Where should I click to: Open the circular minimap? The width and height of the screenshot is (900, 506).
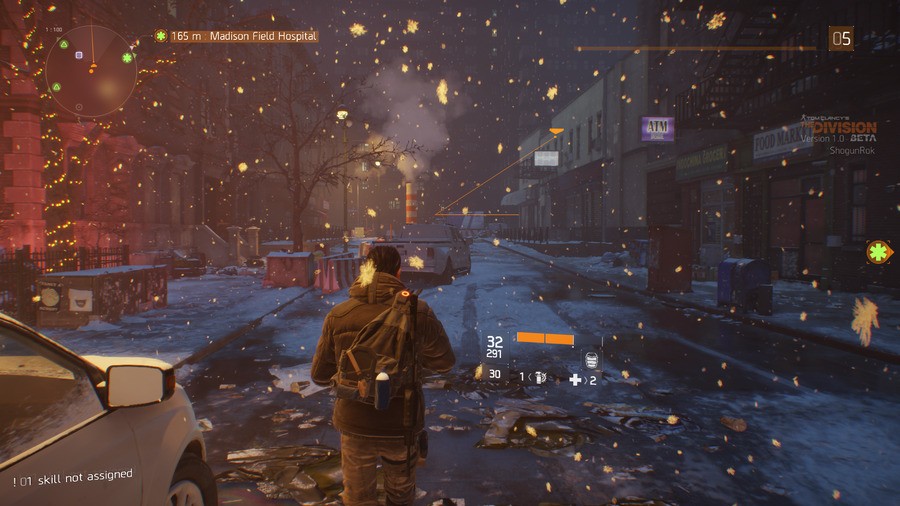tap(91, 69)
